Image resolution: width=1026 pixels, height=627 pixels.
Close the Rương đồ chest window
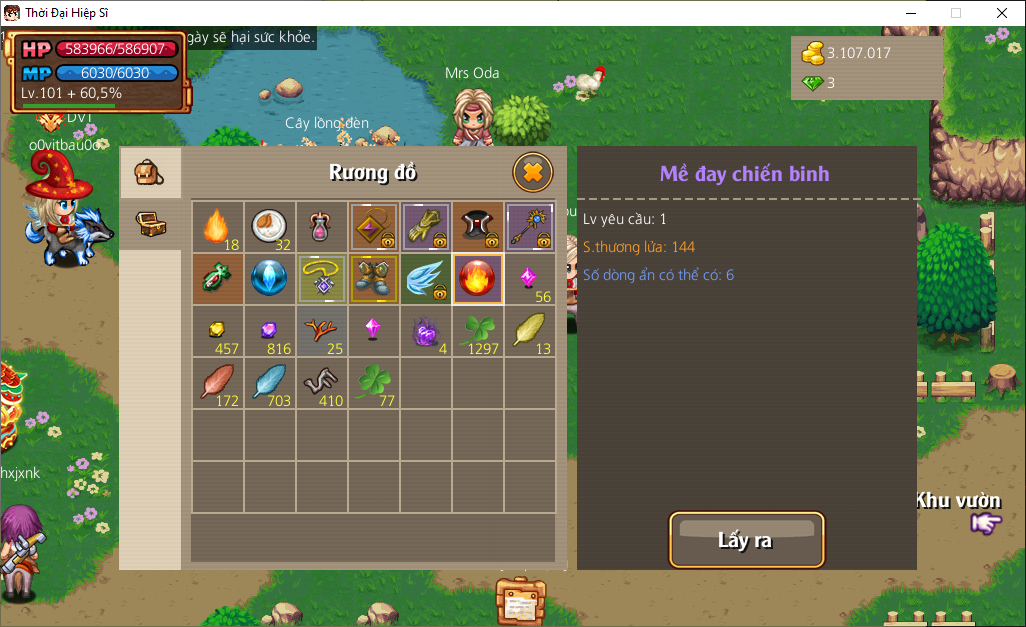click(x=533, y=173)
